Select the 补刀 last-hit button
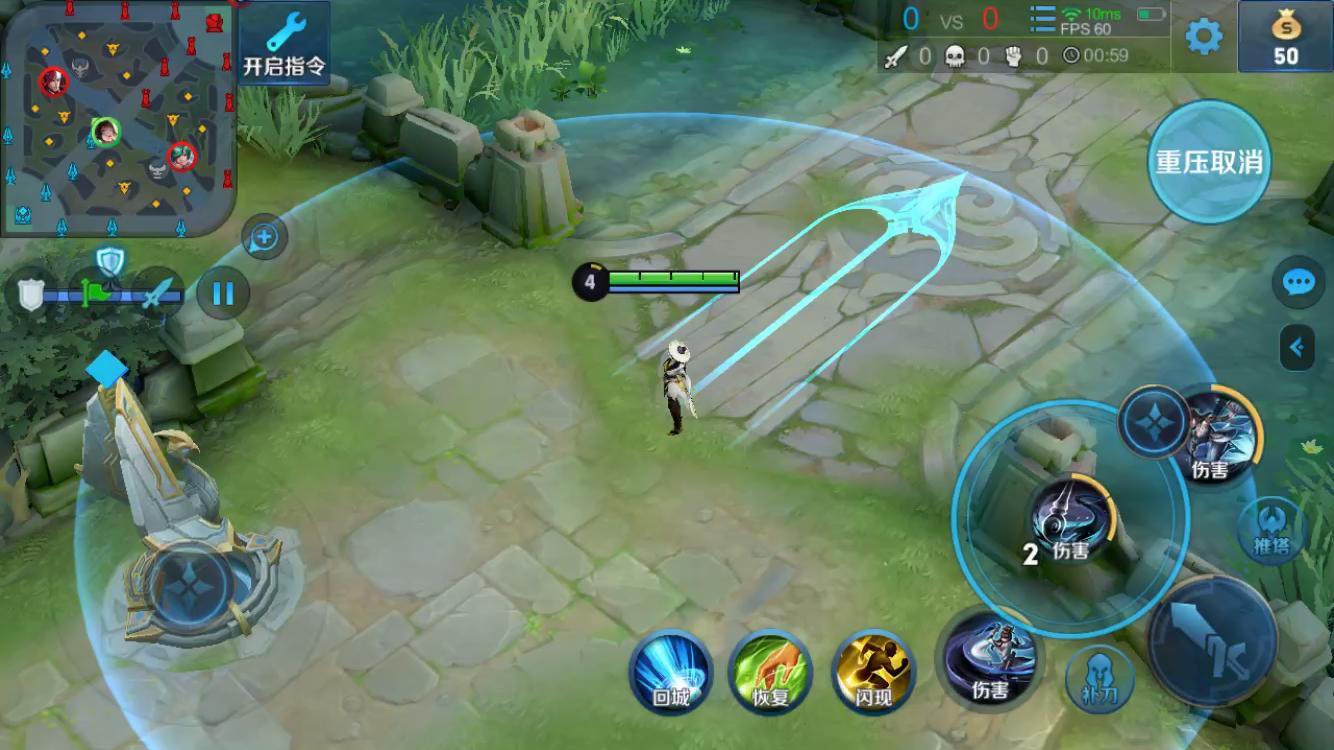Screen dimensions: 1334x750 1099,679
